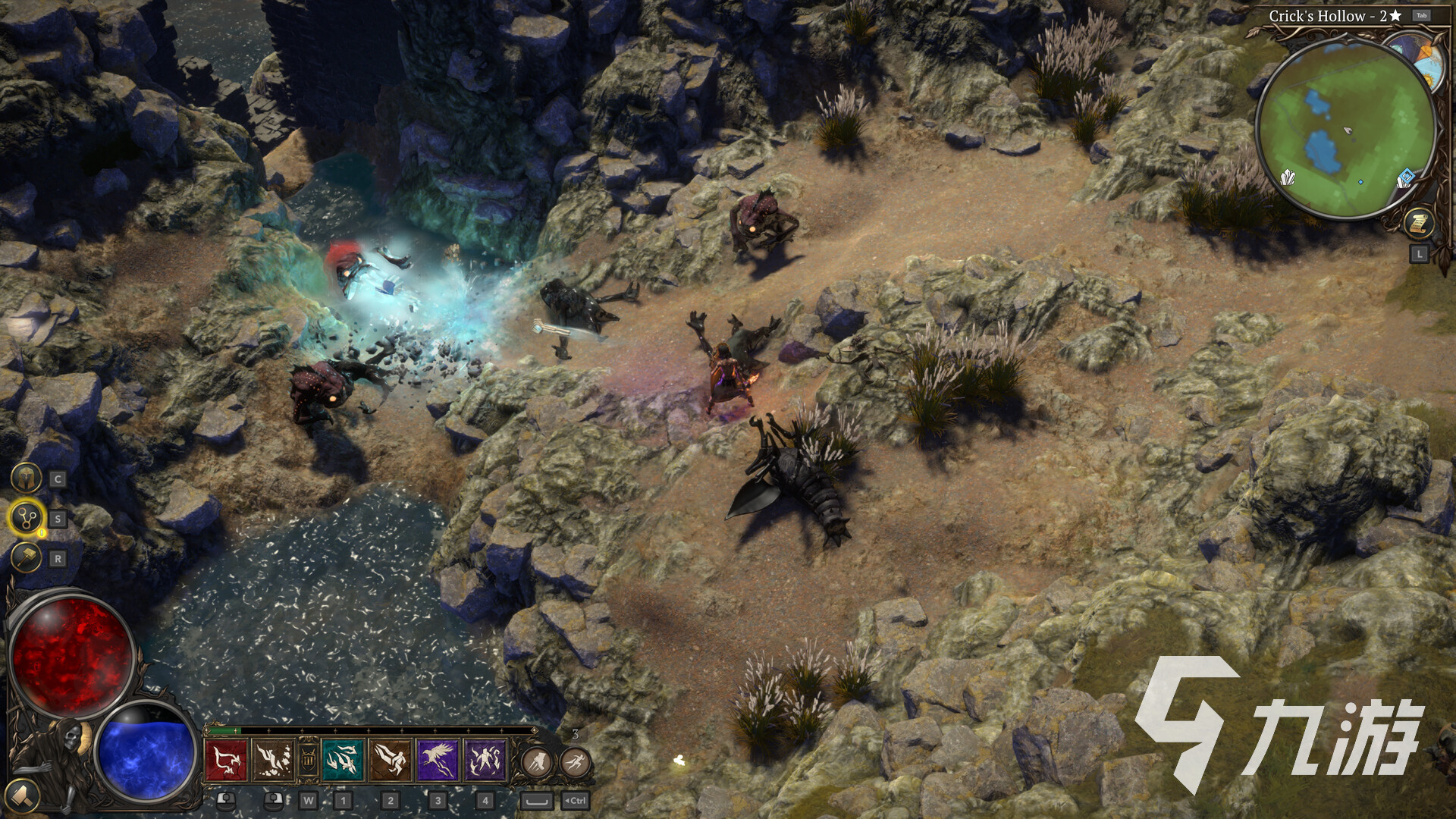Screen dimensions: 1456x819
Task: Activate the purple winged-bird skill
Action: [438, 760]
